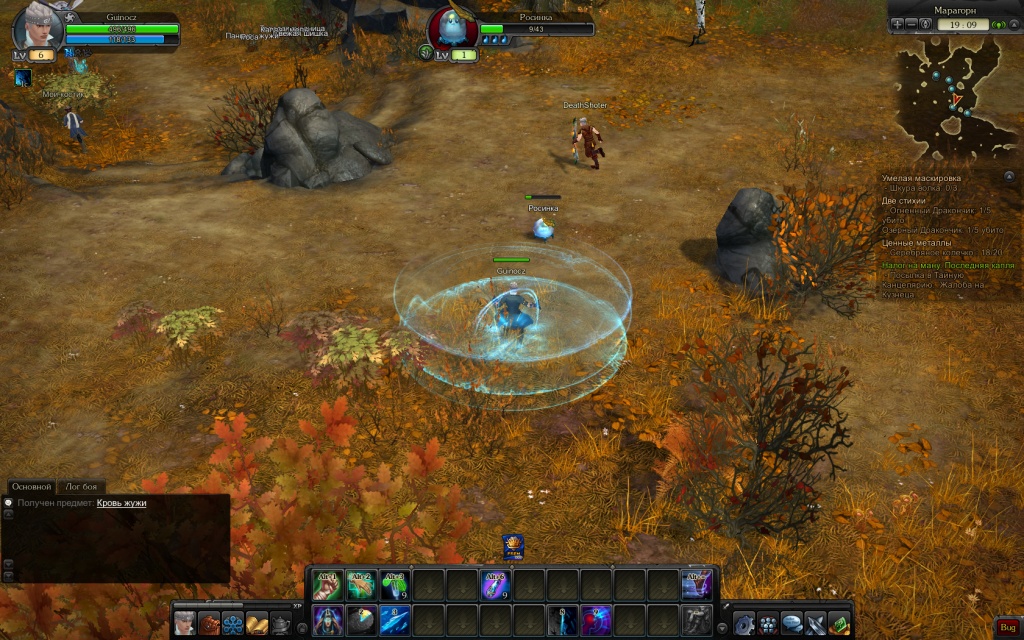Zoom in the minimap with plus button

897,24
